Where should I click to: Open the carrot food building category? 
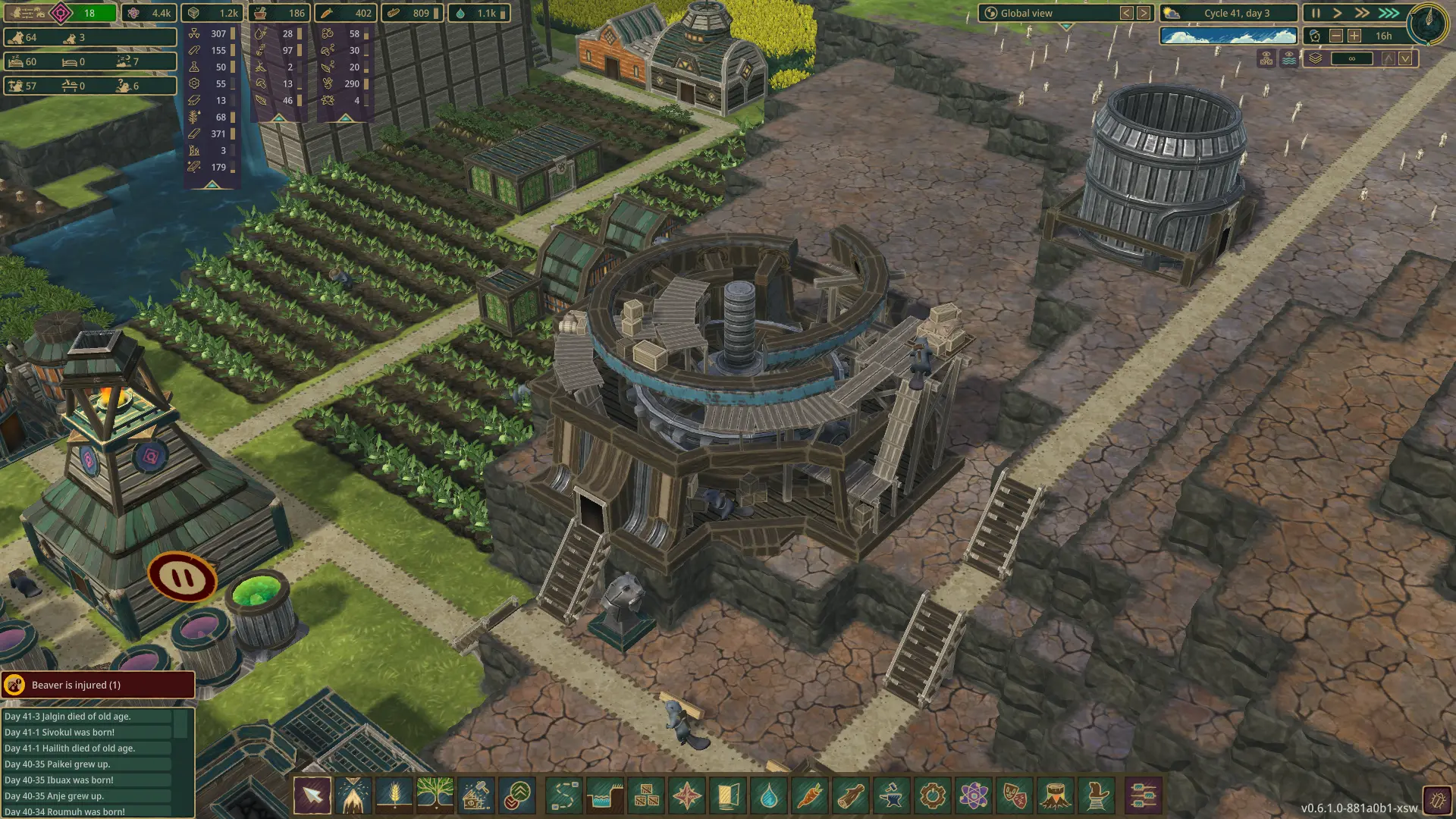(x=810, y=796)
